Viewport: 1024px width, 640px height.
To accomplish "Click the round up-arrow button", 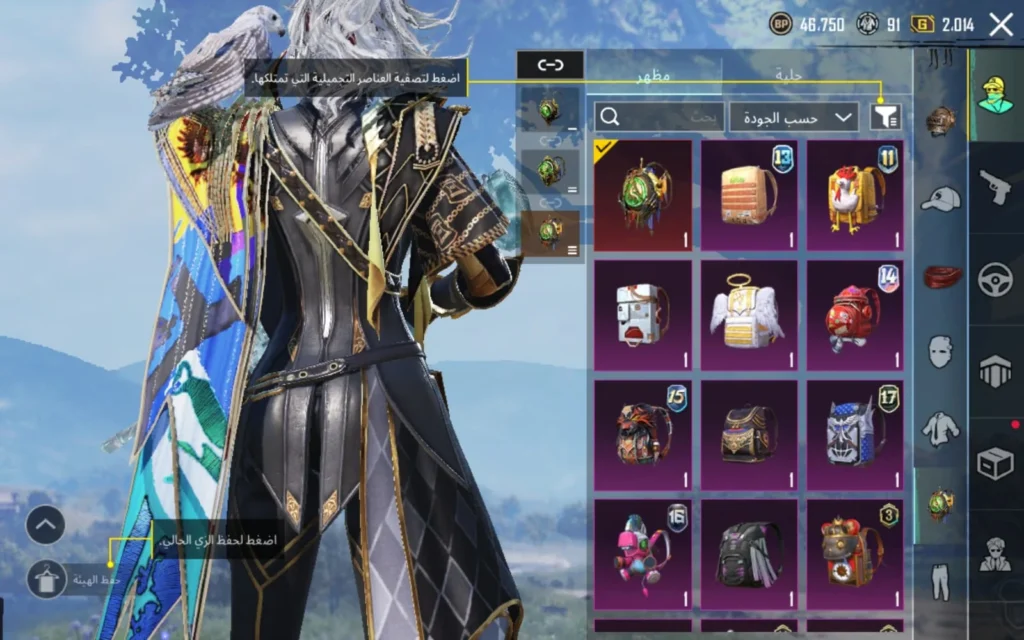I will 45,524.
